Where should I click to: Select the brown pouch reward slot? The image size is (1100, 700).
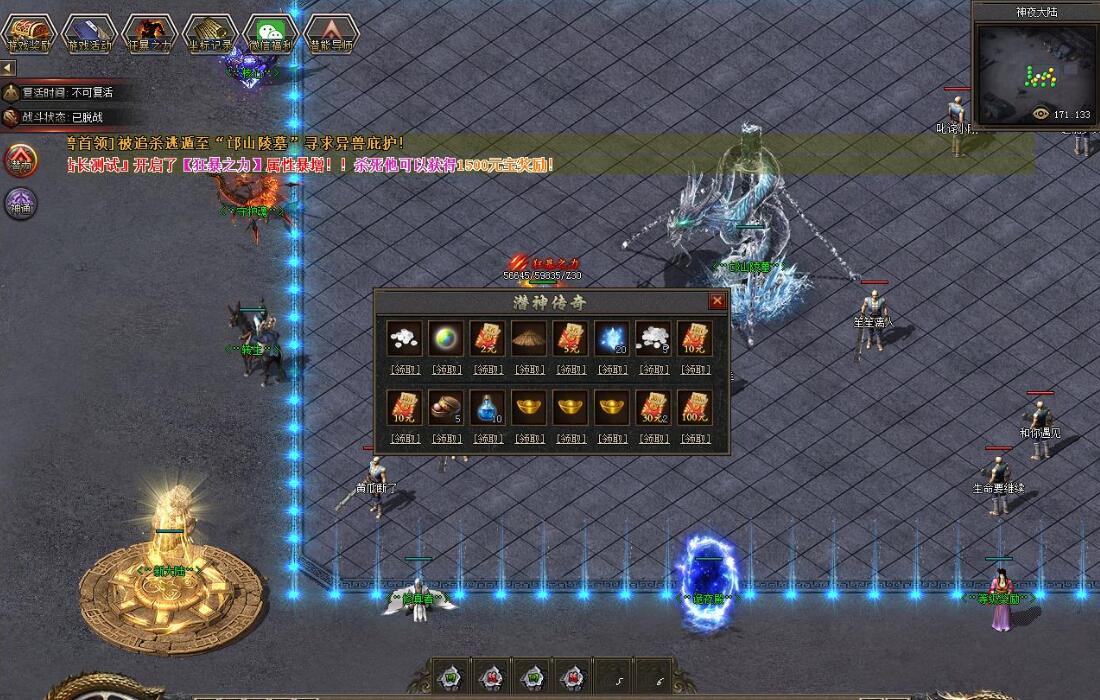[446, 408]
